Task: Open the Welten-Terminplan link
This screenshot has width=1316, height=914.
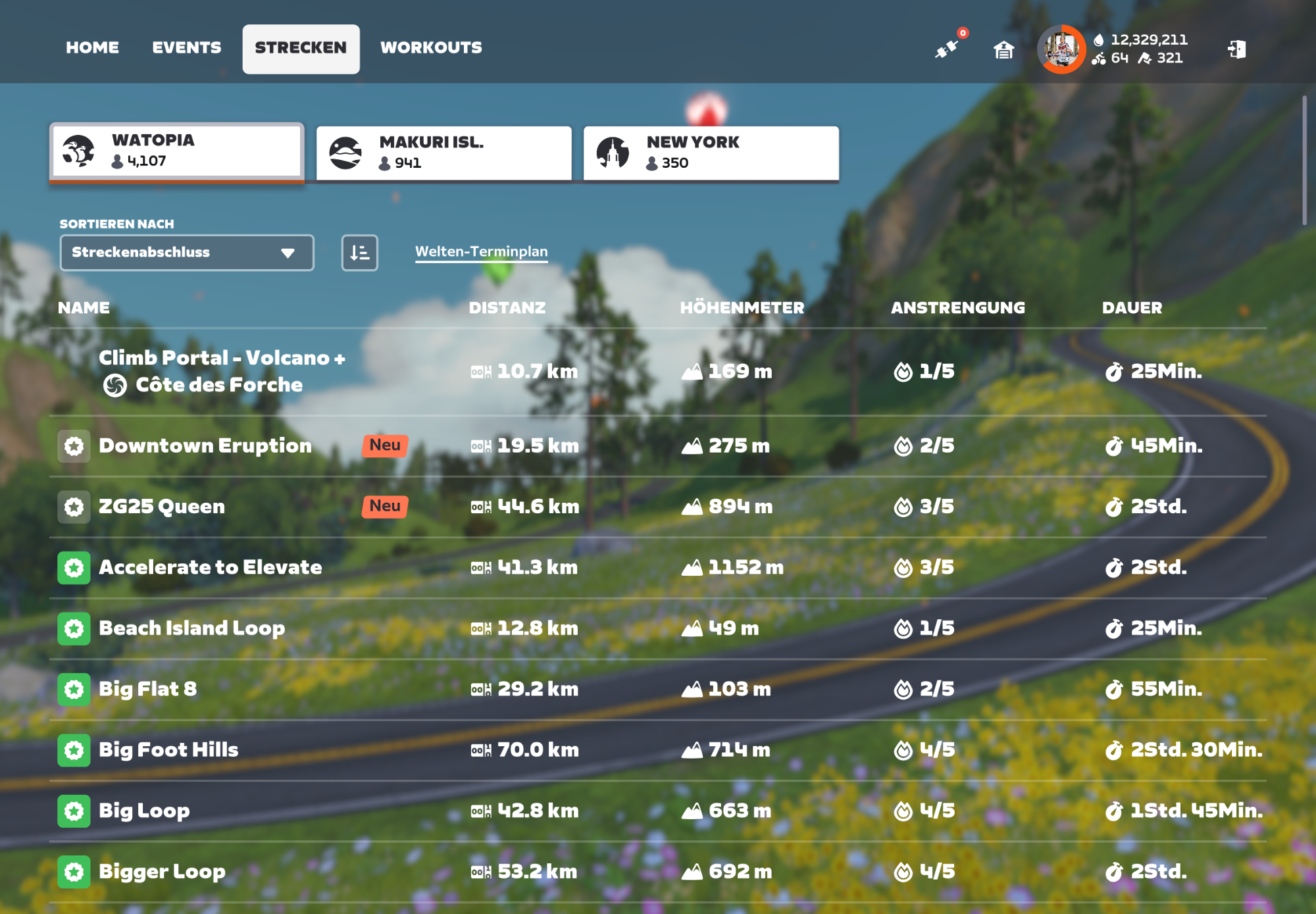Action: pyautogui.click(x=481, y=251)
